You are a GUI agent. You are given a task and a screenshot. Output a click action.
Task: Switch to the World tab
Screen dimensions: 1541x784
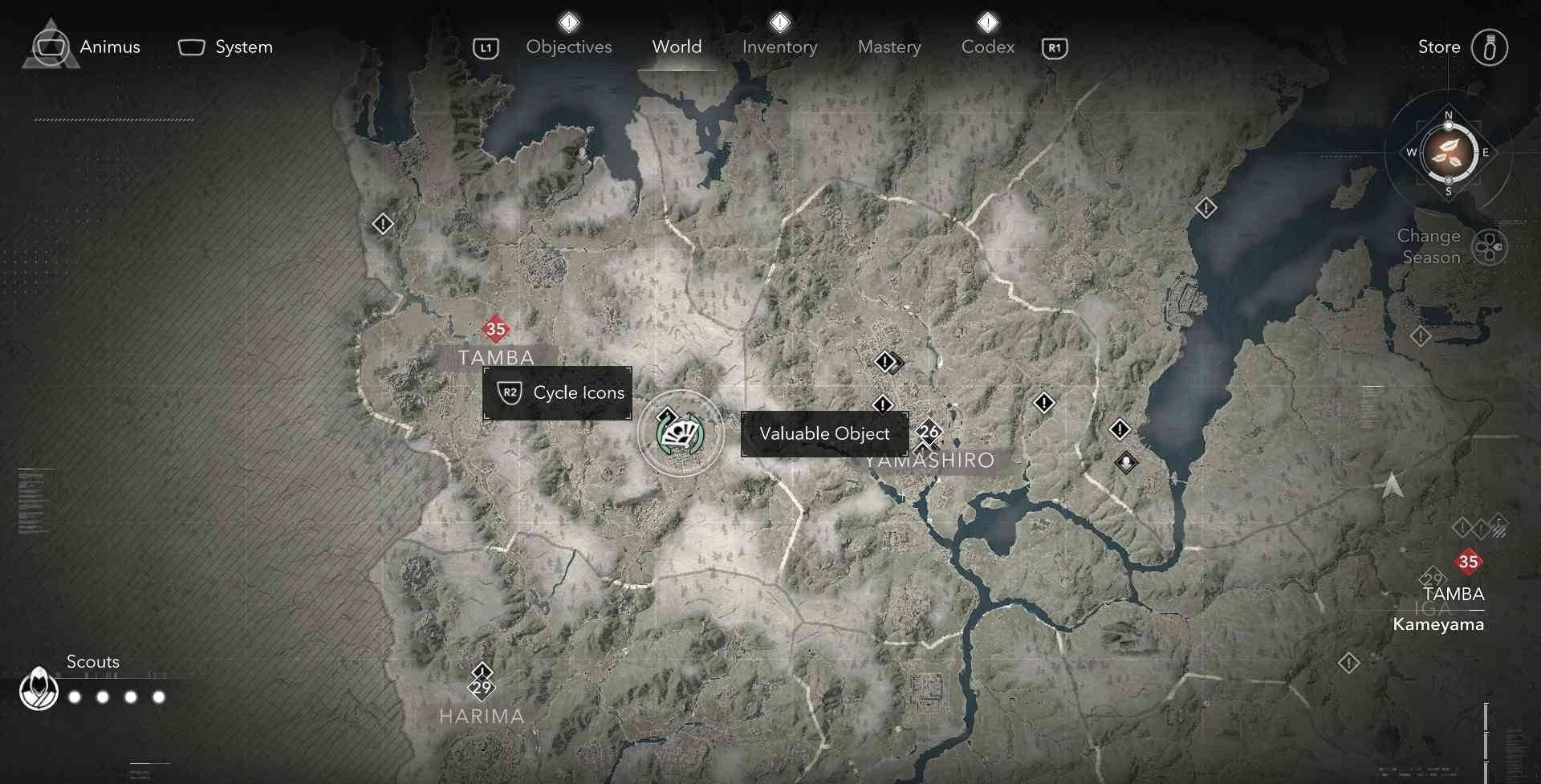point(677,47)
